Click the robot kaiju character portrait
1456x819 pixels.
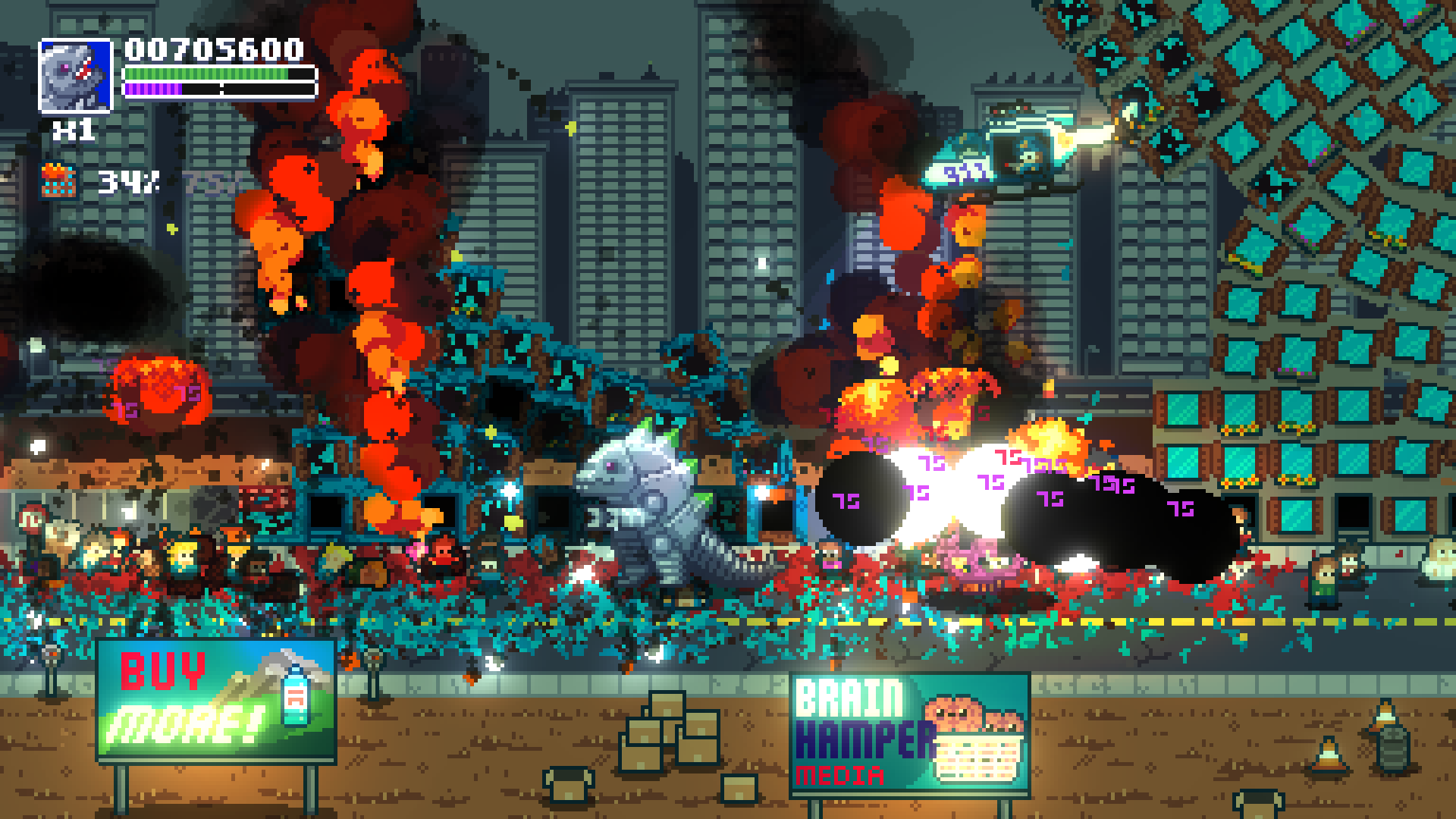75,76
